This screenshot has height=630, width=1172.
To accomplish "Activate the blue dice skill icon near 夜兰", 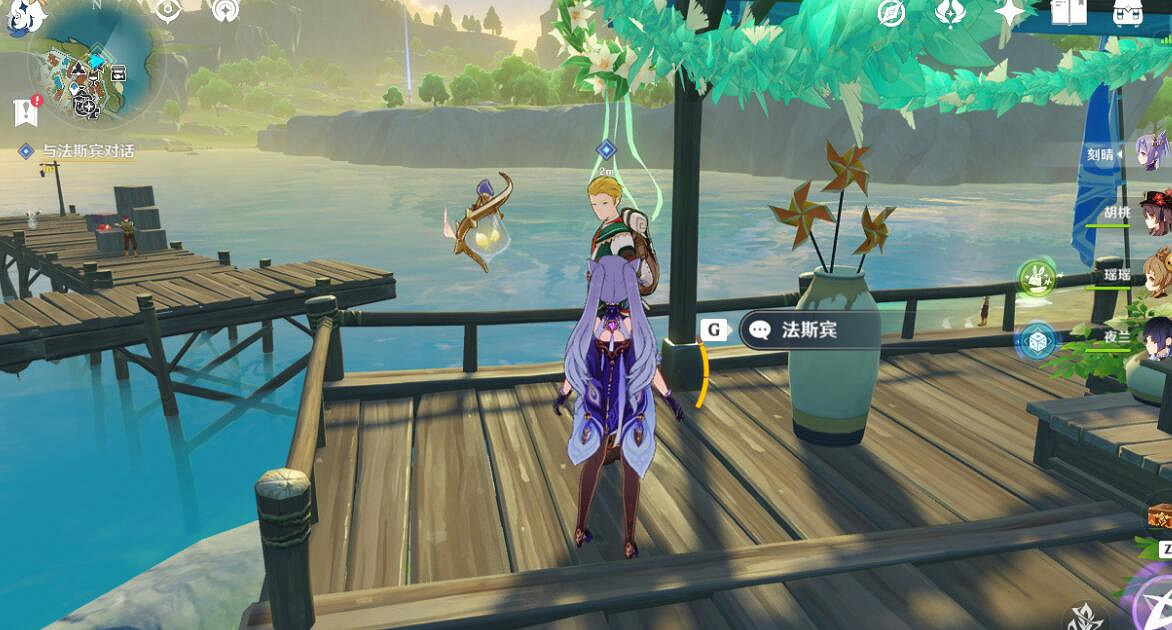I will [x=1037, y=342].
